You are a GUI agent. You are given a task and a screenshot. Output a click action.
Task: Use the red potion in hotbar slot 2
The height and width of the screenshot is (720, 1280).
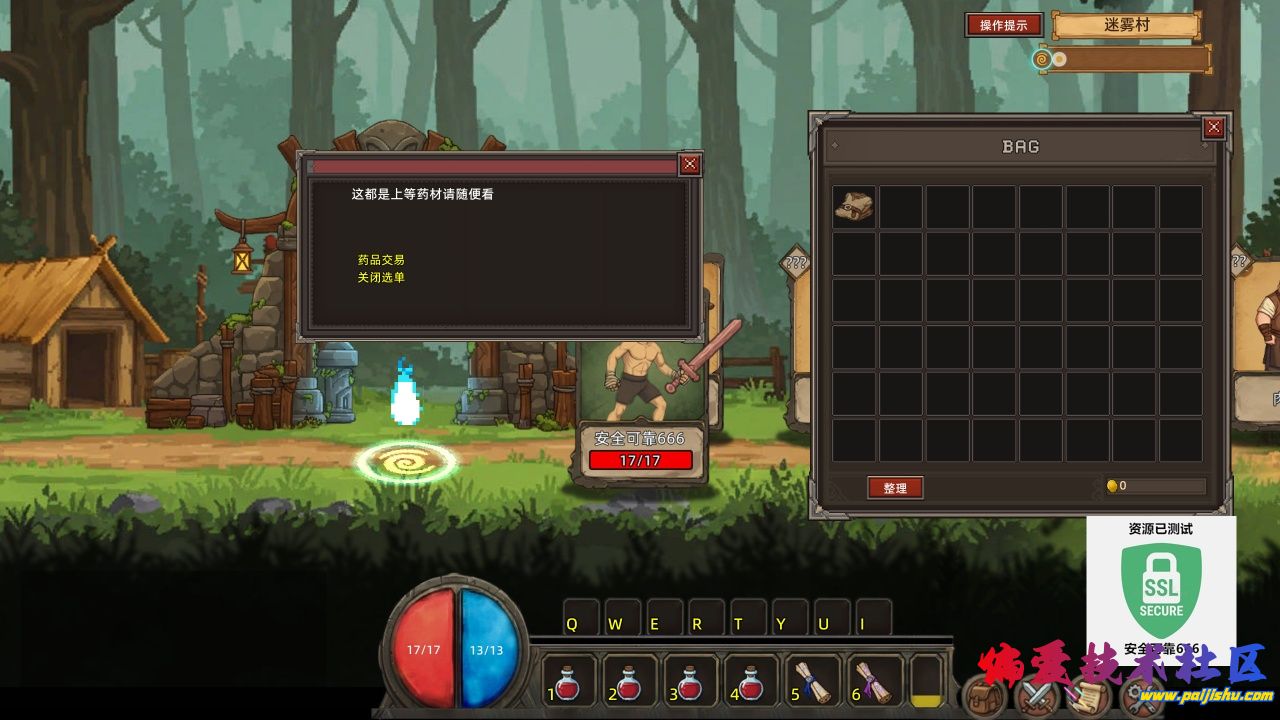(x=630, y=681)
